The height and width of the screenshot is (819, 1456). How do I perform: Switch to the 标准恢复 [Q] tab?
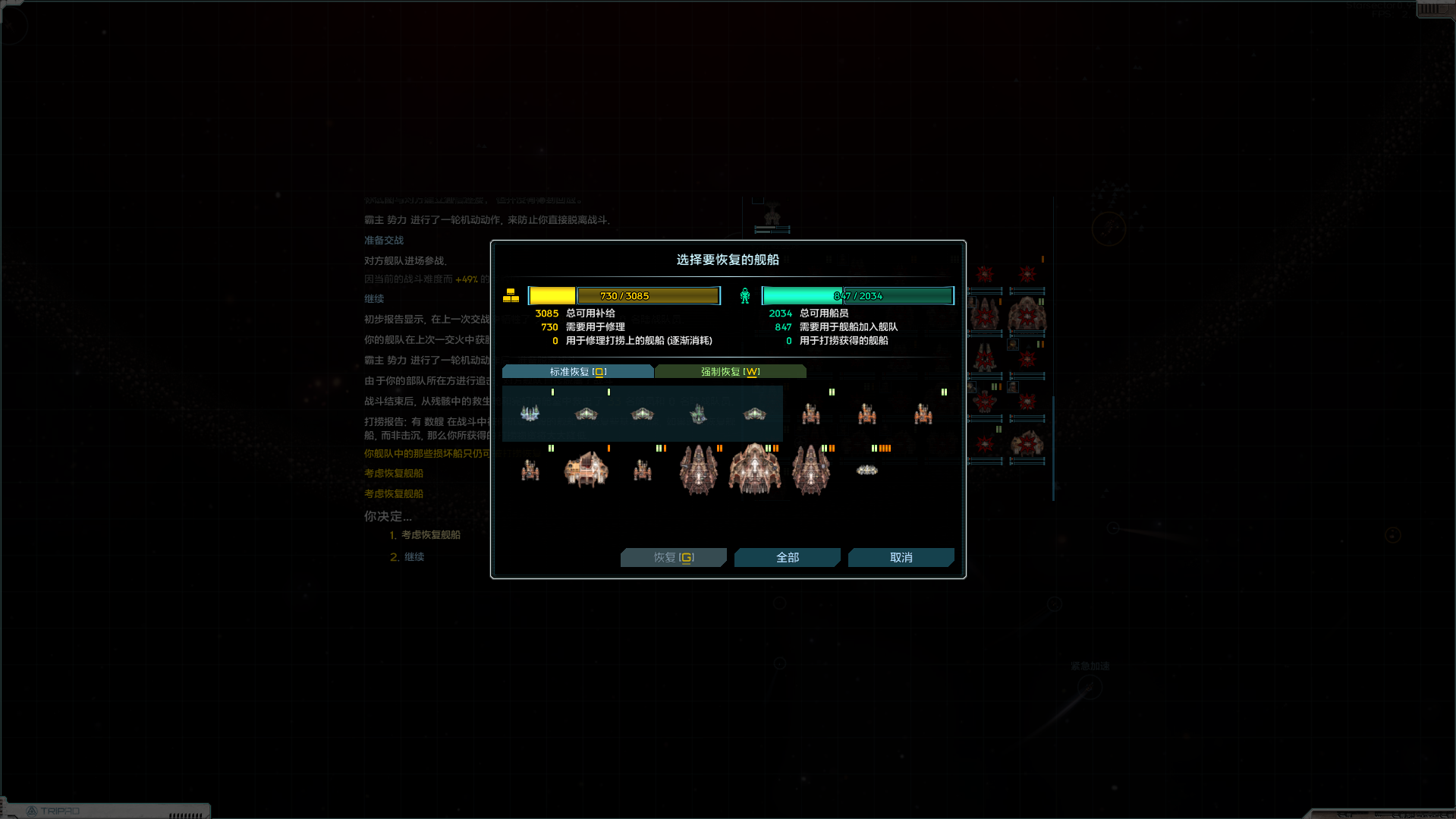click(x=577, y=371)
